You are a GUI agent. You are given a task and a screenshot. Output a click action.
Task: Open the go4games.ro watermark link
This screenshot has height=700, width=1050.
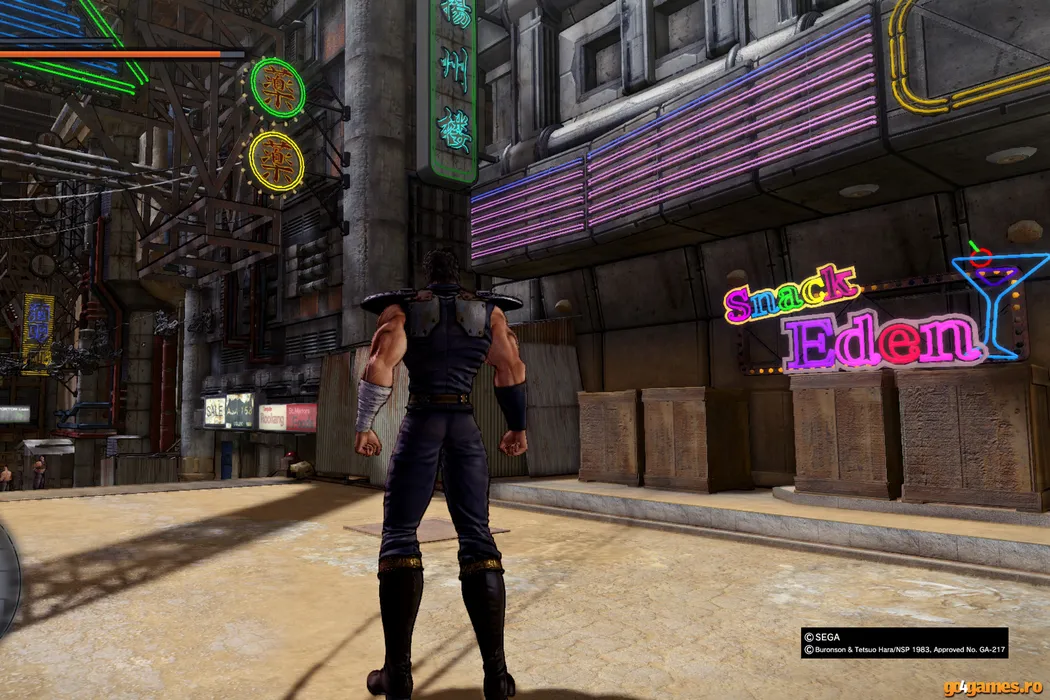(x=994, y=688)
